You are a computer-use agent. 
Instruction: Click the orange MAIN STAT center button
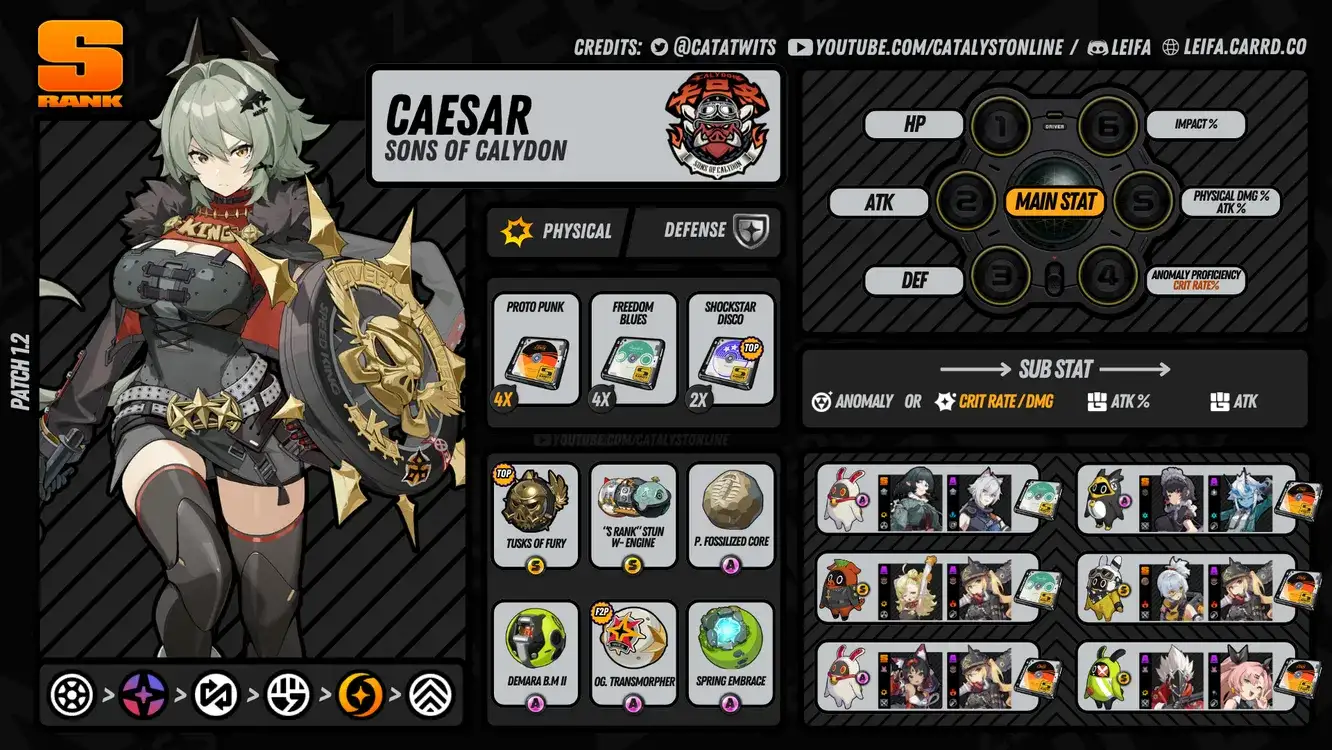coord(1055,202)
